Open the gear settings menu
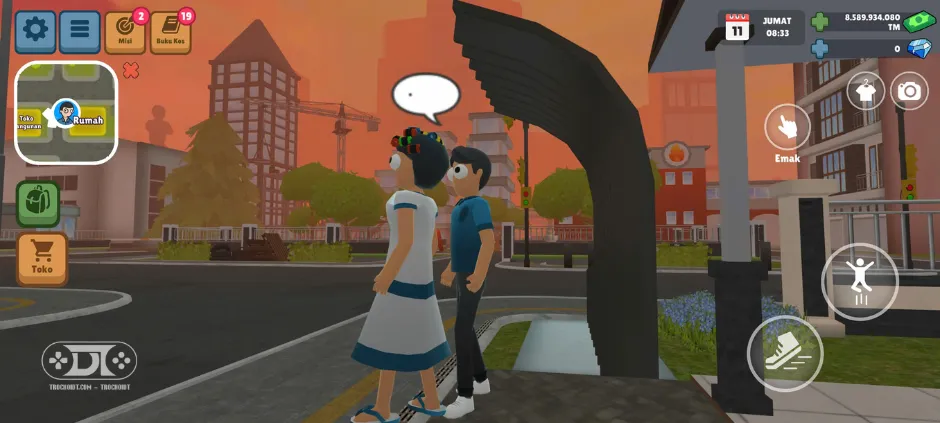This screenshot has width=940, height=423. (x=36, y=31)
